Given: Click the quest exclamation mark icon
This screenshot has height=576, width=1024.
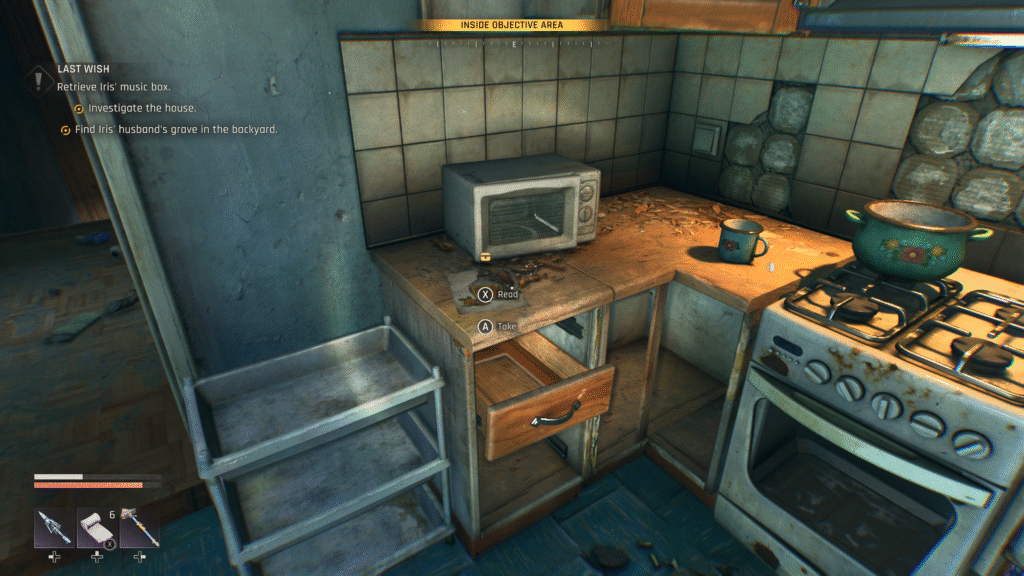Looking at the screenshot, I should tap(39, 78).
